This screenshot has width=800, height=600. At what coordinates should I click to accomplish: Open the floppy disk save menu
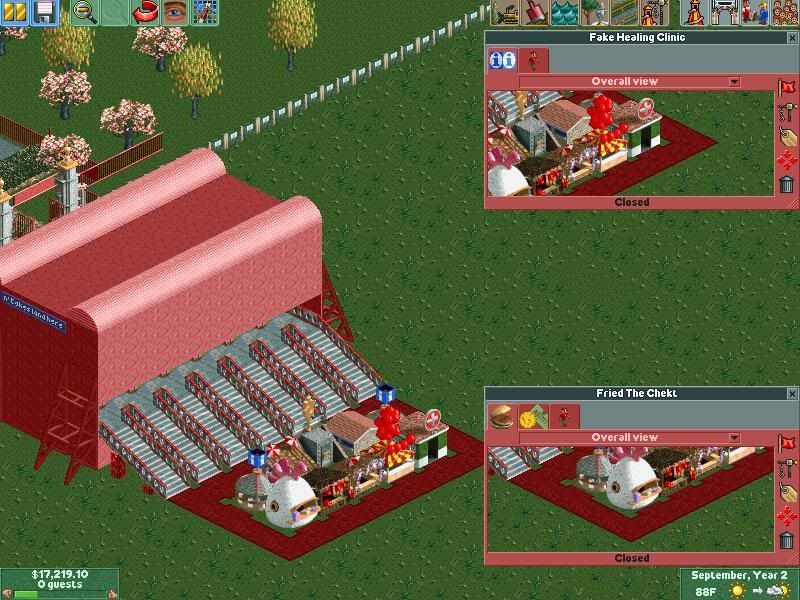[x=46, y=13]
